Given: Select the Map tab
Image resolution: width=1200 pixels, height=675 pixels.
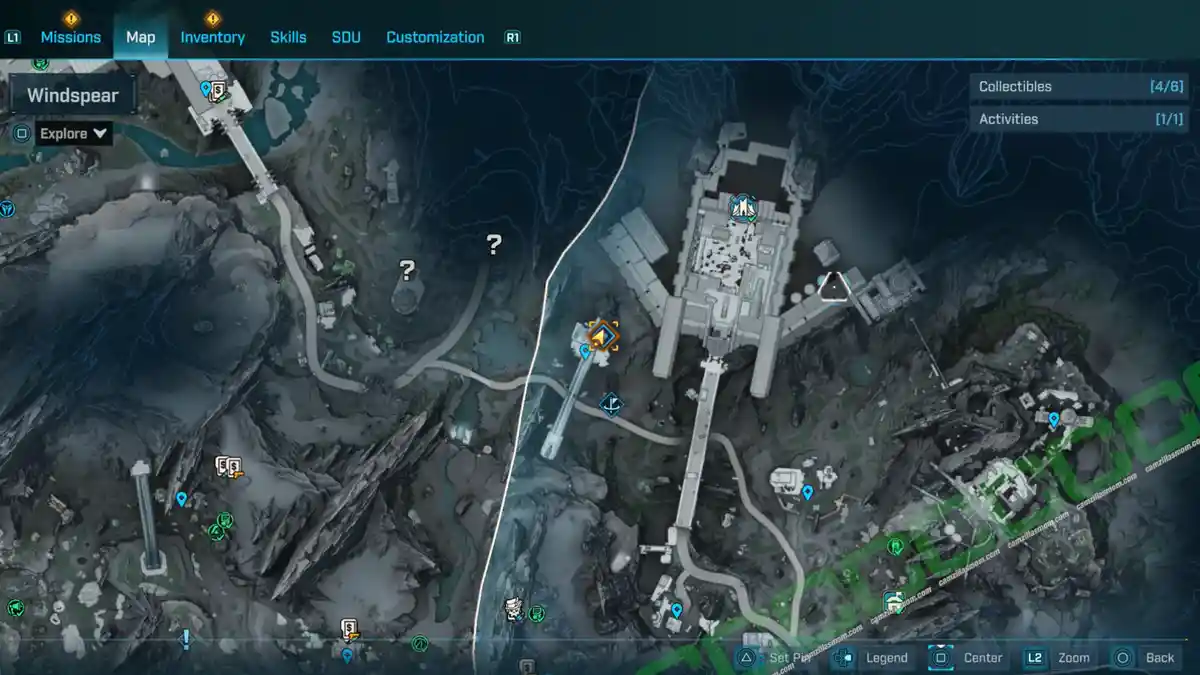Looking at the screenshot, I should (140, 37).
